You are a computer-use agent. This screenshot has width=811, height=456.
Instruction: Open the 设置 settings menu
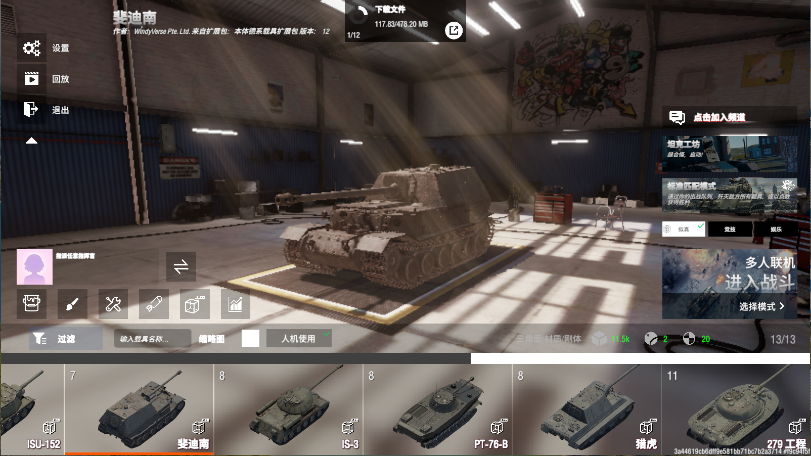tap(44, 48)
